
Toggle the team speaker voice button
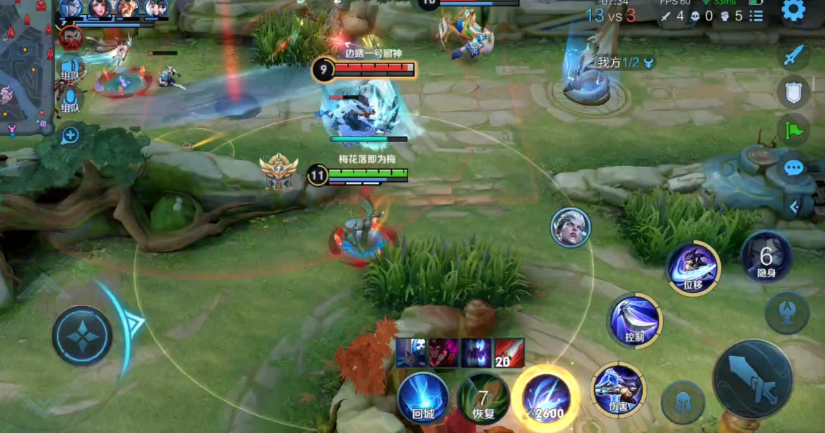pyautogui.click(x=70, y=69)
